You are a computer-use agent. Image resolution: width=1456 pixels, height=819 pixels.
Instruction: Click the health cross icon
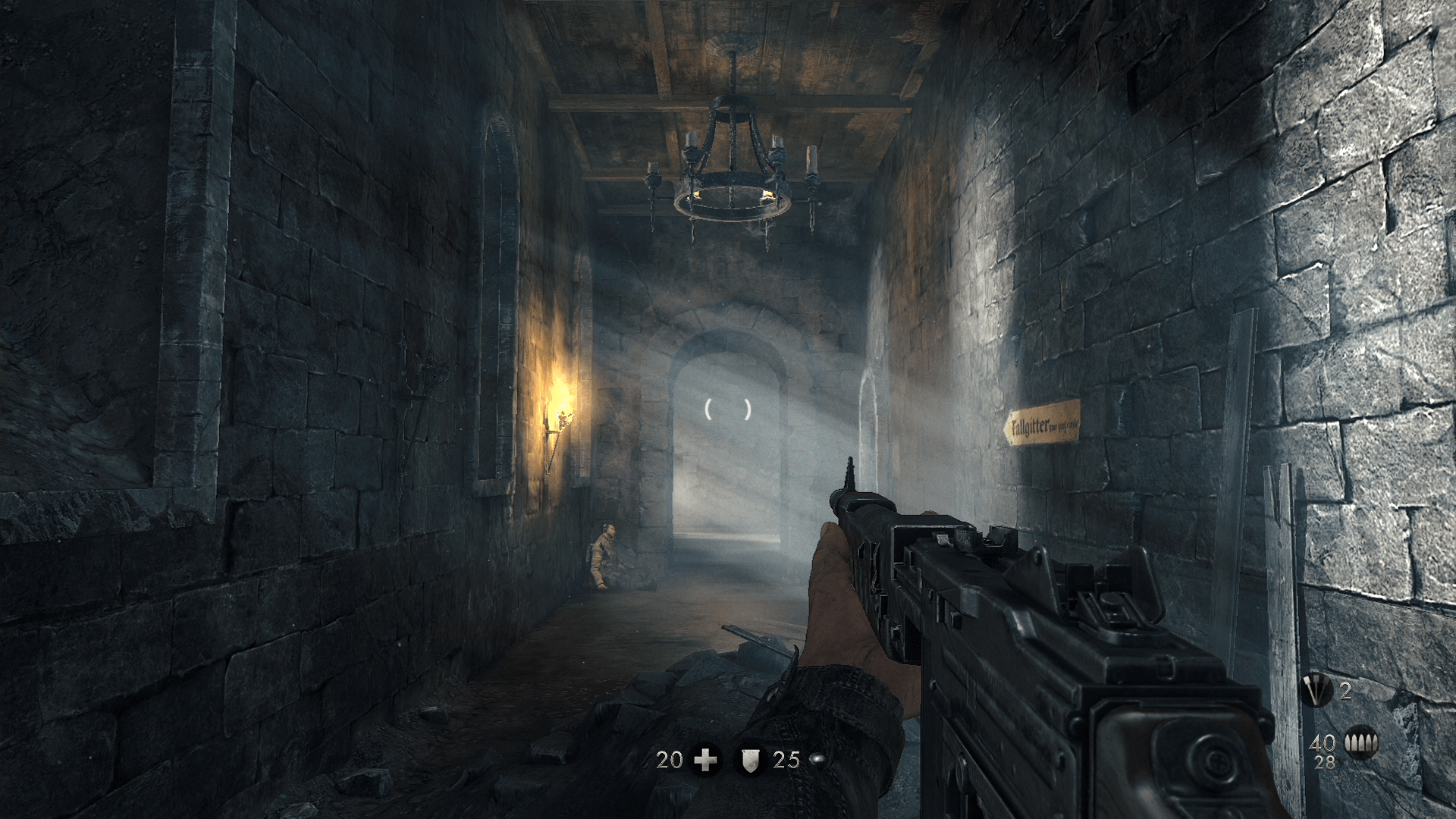coord(706,759)
